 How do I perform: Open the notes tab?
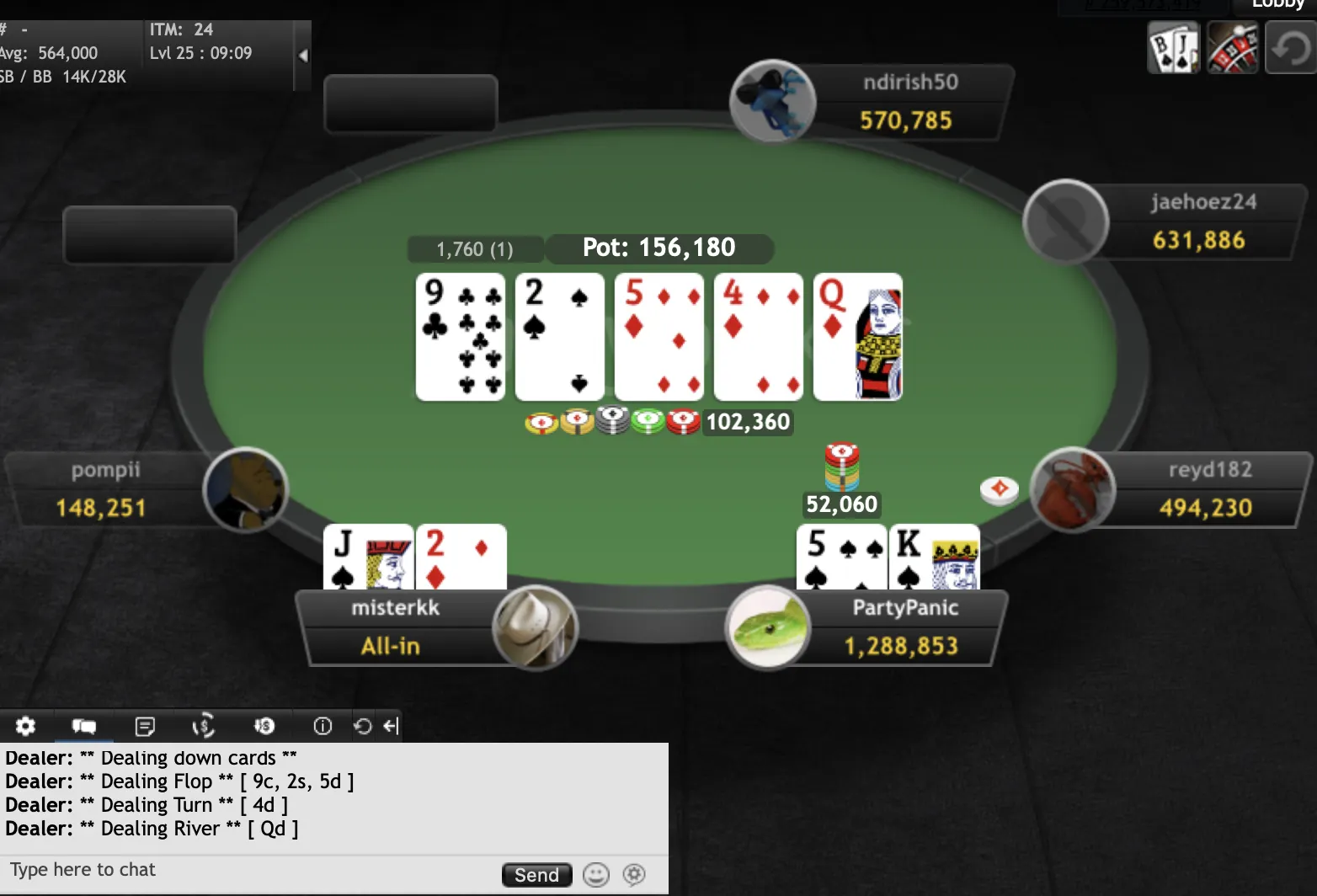[x=145, y=726]
